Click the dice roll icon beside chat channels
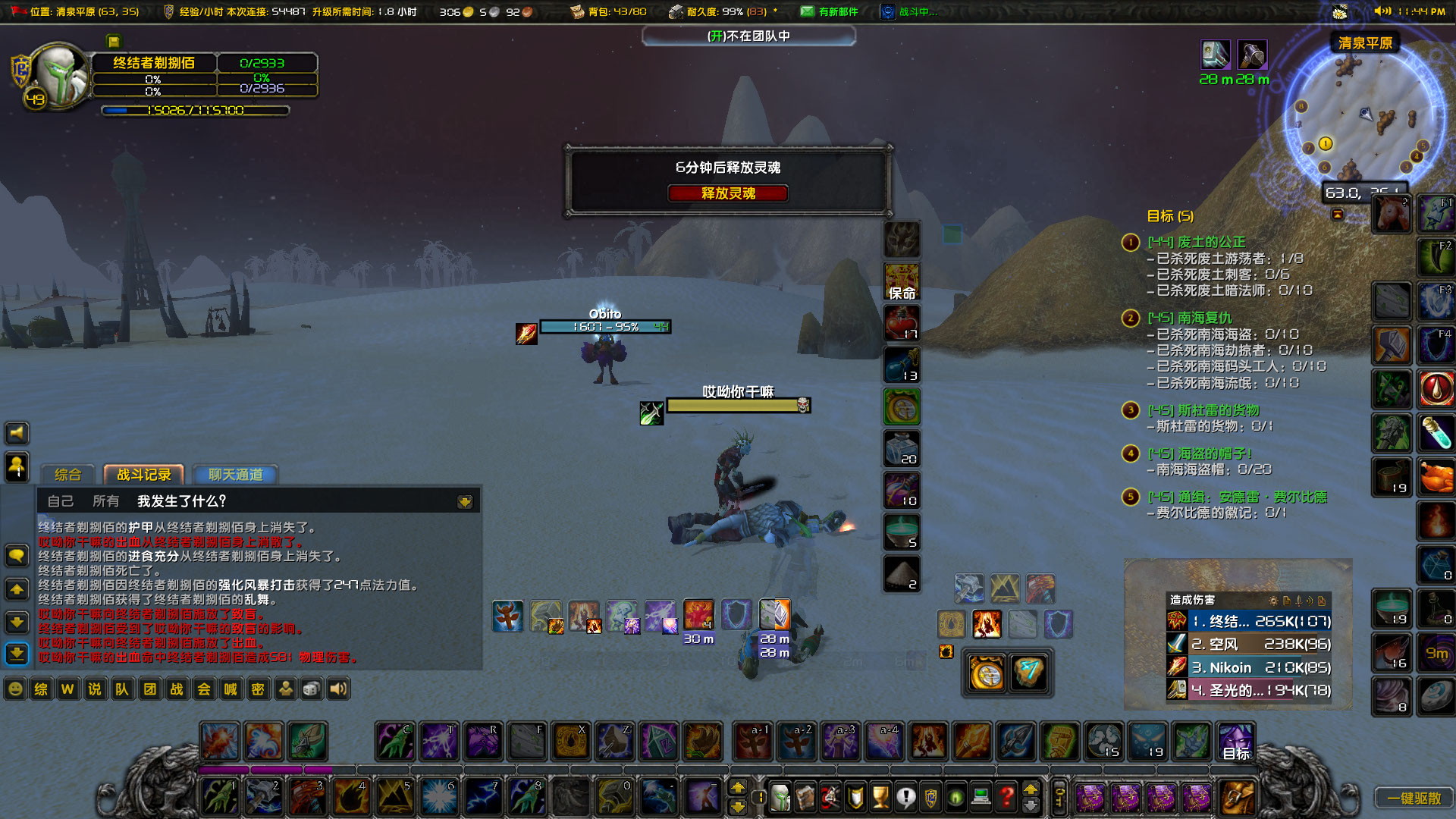This screenshot has height=819, width=1456. click(x=310, y=689)
